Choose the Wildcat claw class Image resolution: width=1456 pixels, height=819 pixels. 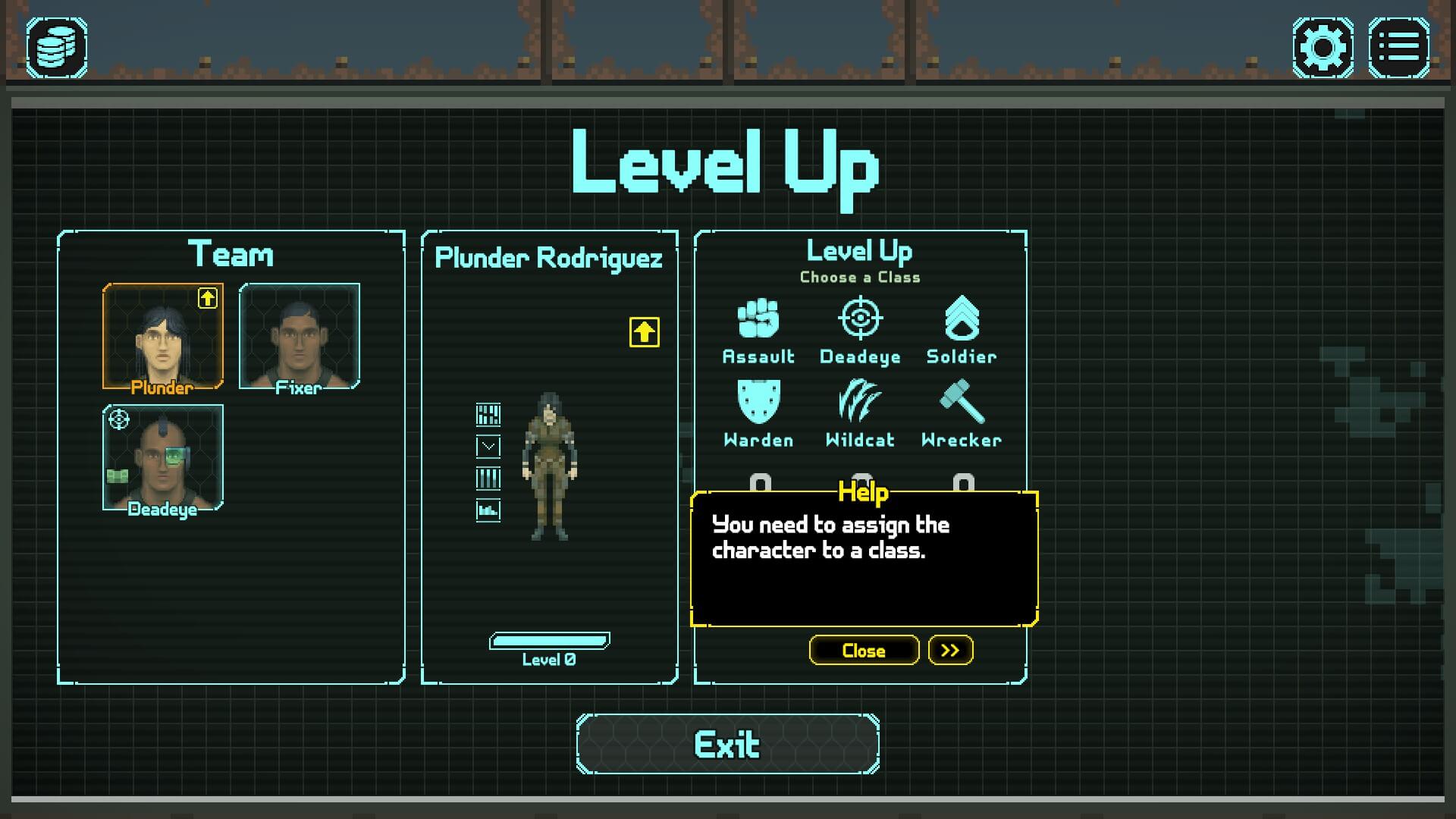coord(860,414)
